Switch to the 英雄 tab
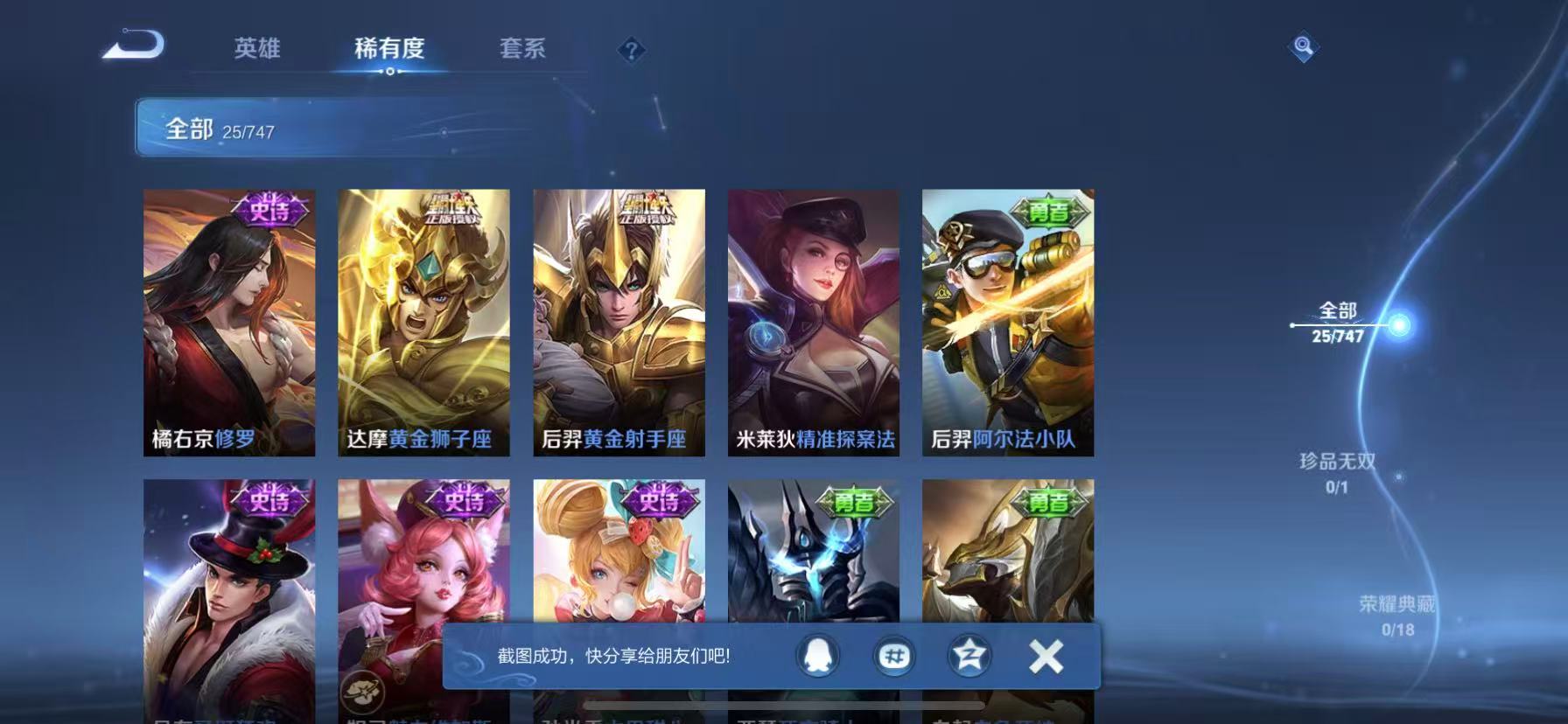The height and width of the screenshot is (724, 1568). click(x=256, y=50)
